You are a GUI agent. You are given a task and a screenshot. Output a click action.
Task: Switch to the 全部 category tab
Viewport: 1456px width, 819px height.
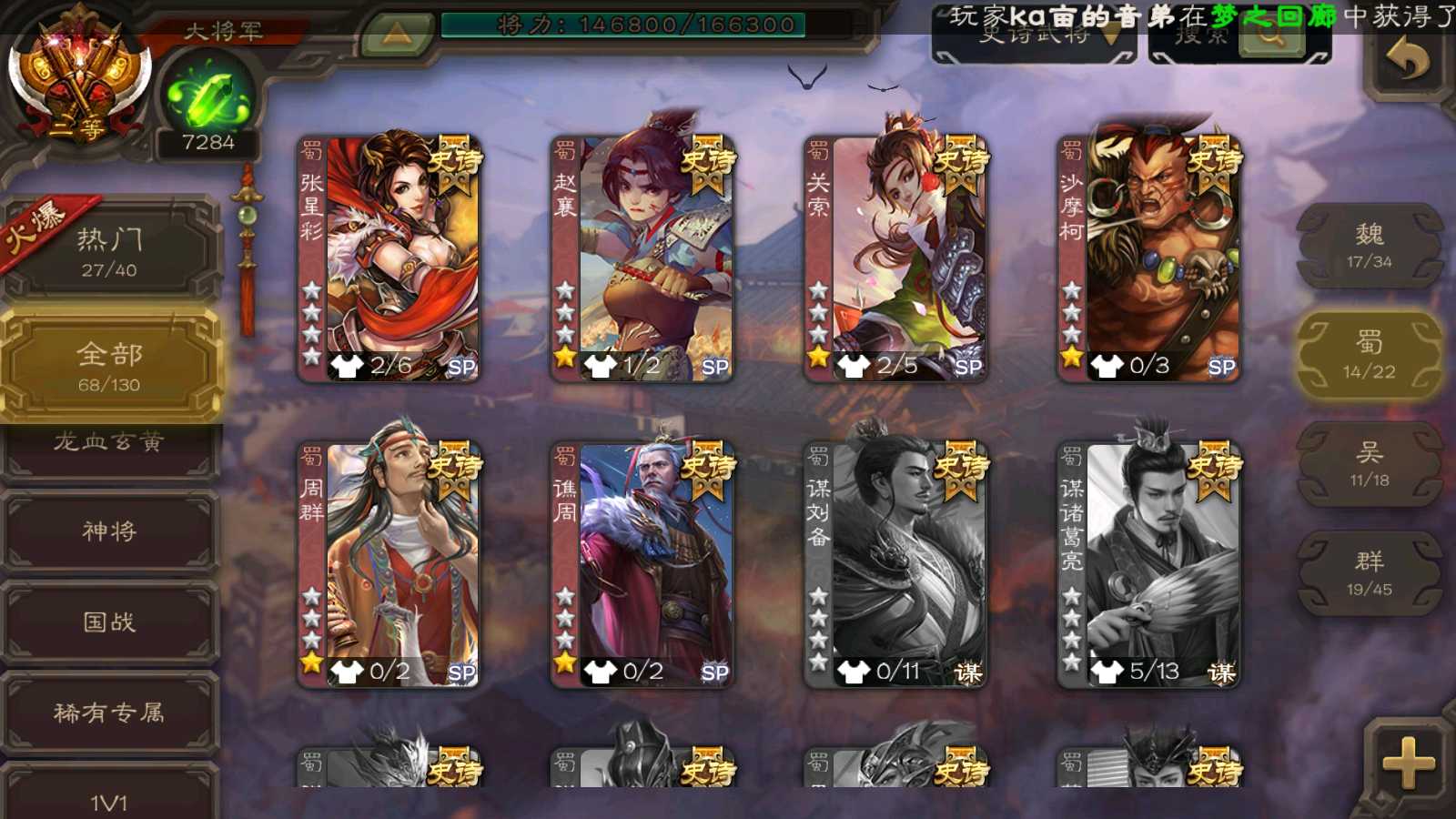click(109, 366)
